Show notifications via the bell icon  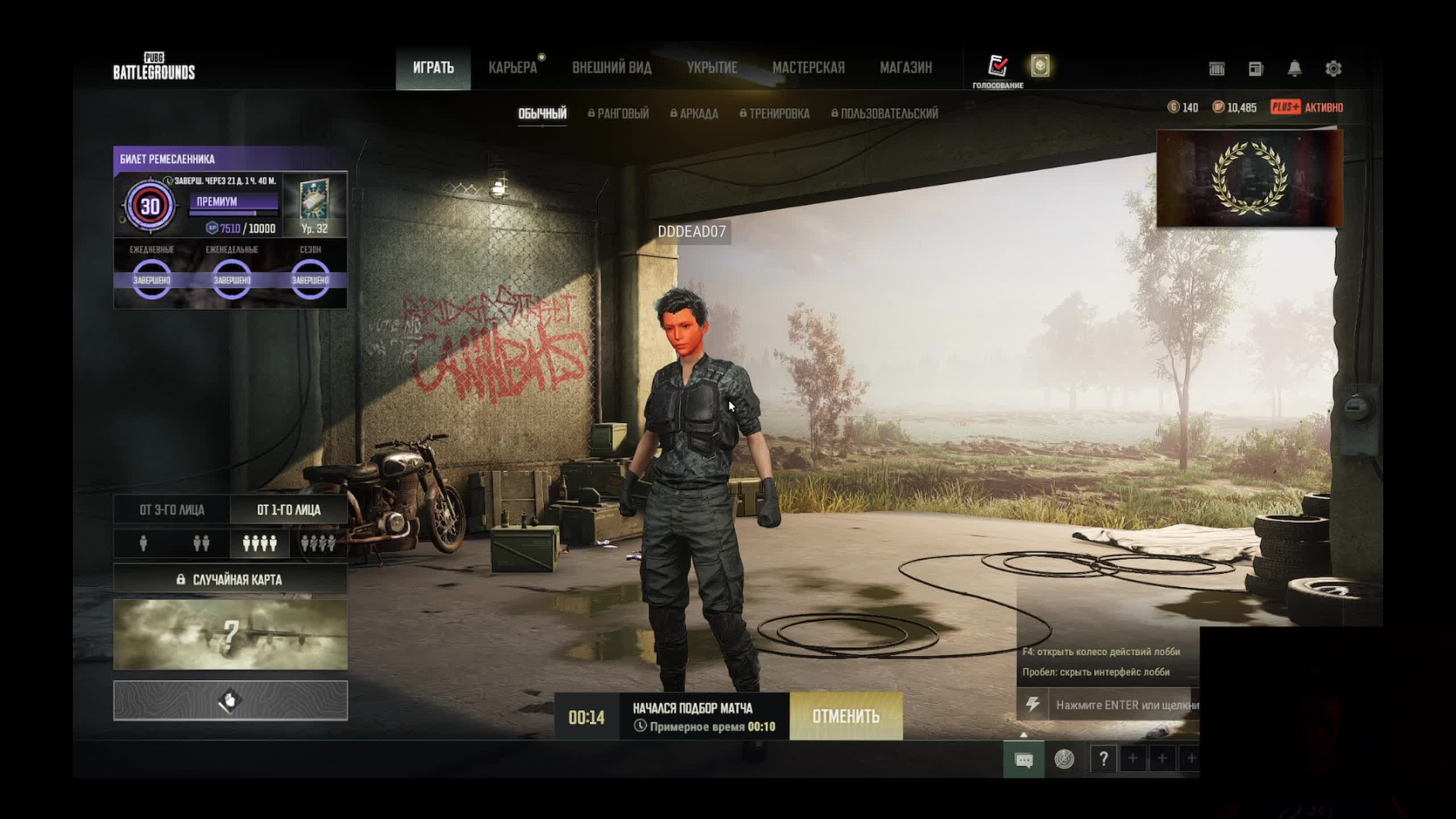click(1294, 69)
